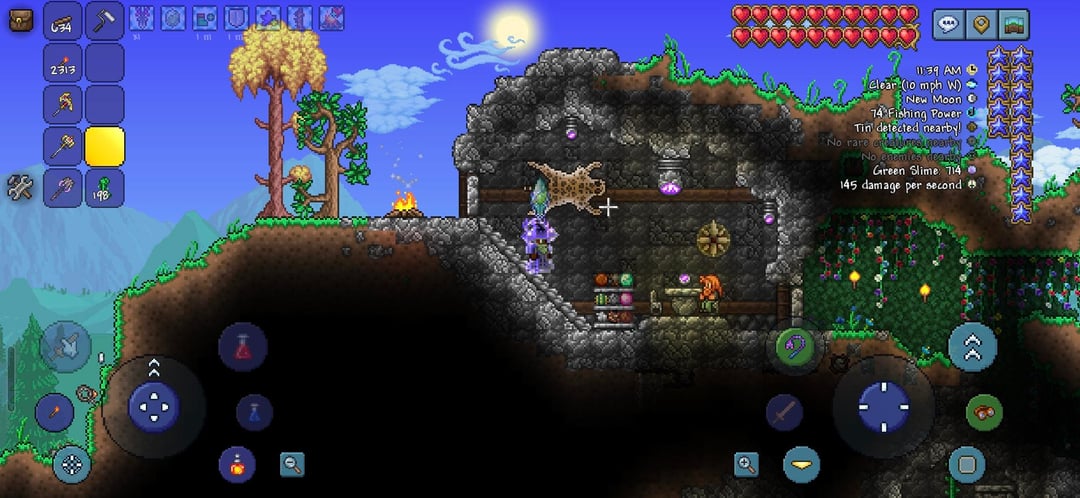Tap the double-arrow jump button
The width and height of the screenshot is (1080, 498).
point(972,346)
